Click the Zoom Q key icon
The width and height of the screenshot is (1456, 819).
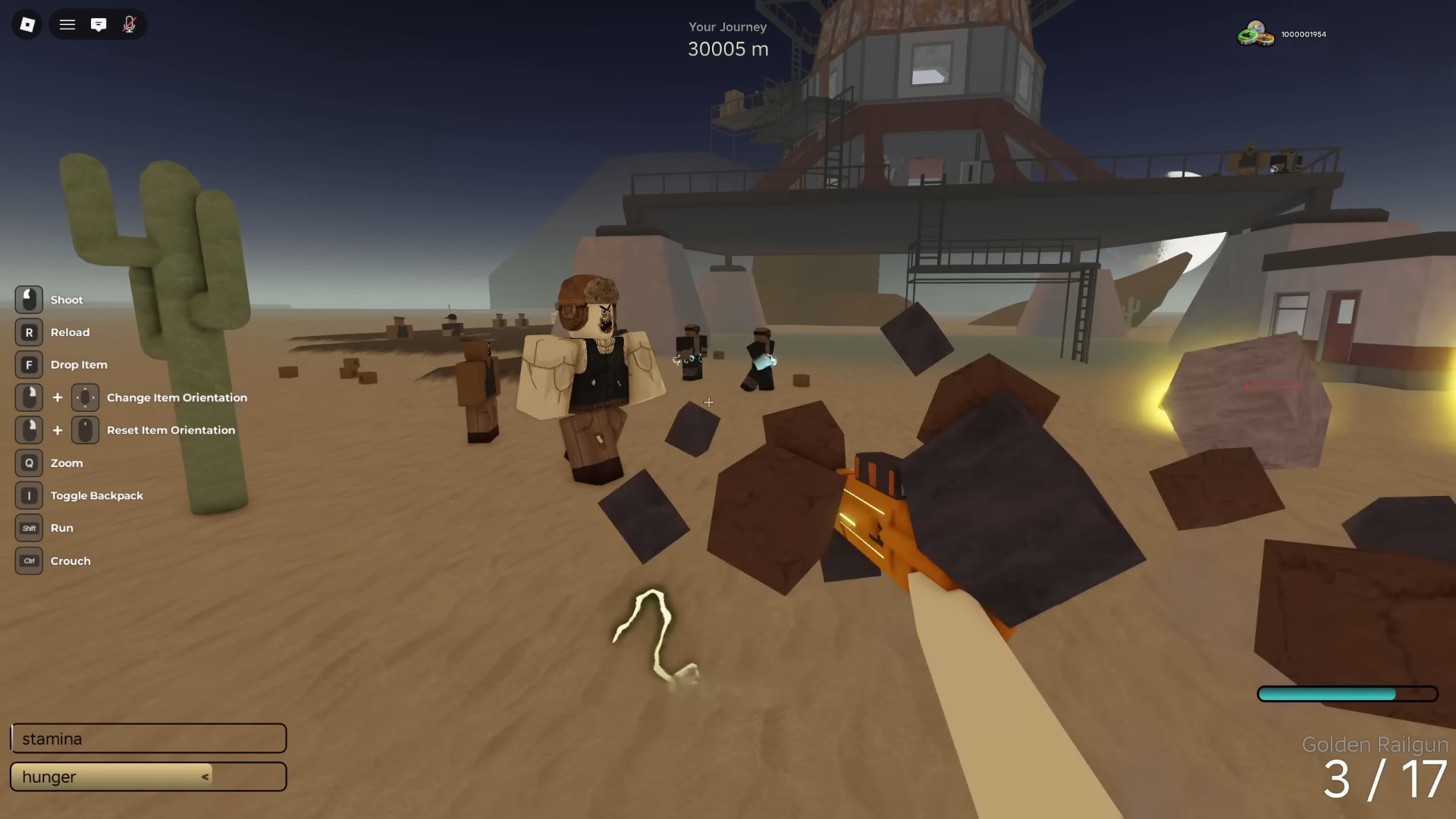click(x=29, y=463)
